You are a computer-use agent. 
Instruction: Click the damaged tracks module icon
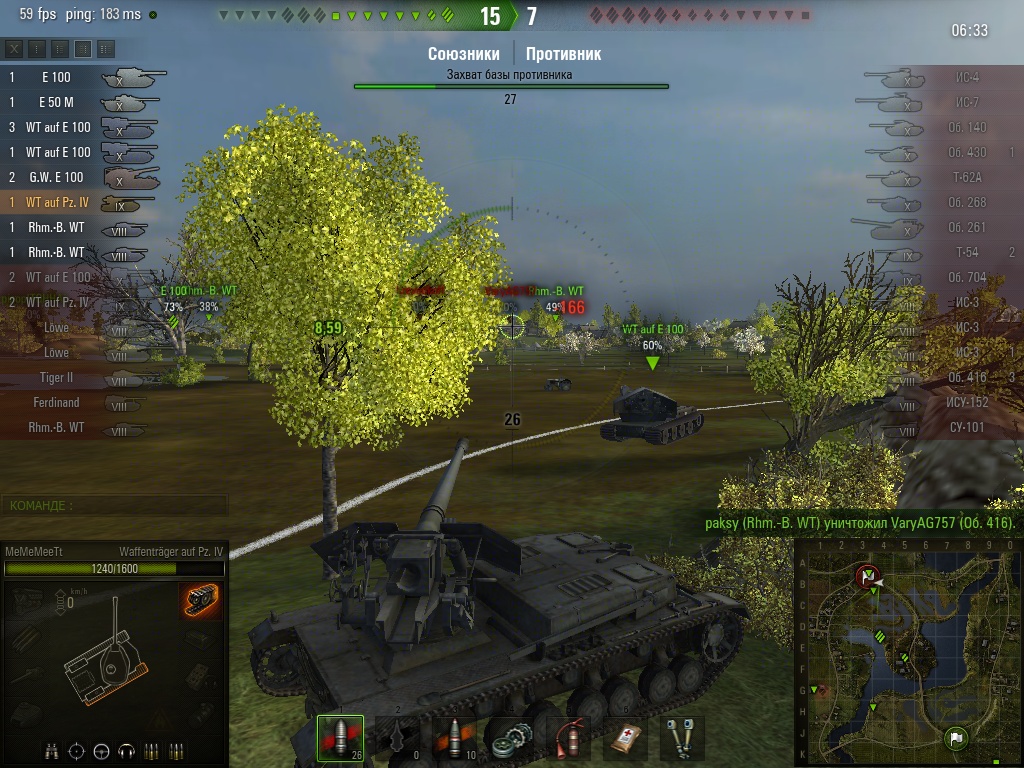pos(201,600)
